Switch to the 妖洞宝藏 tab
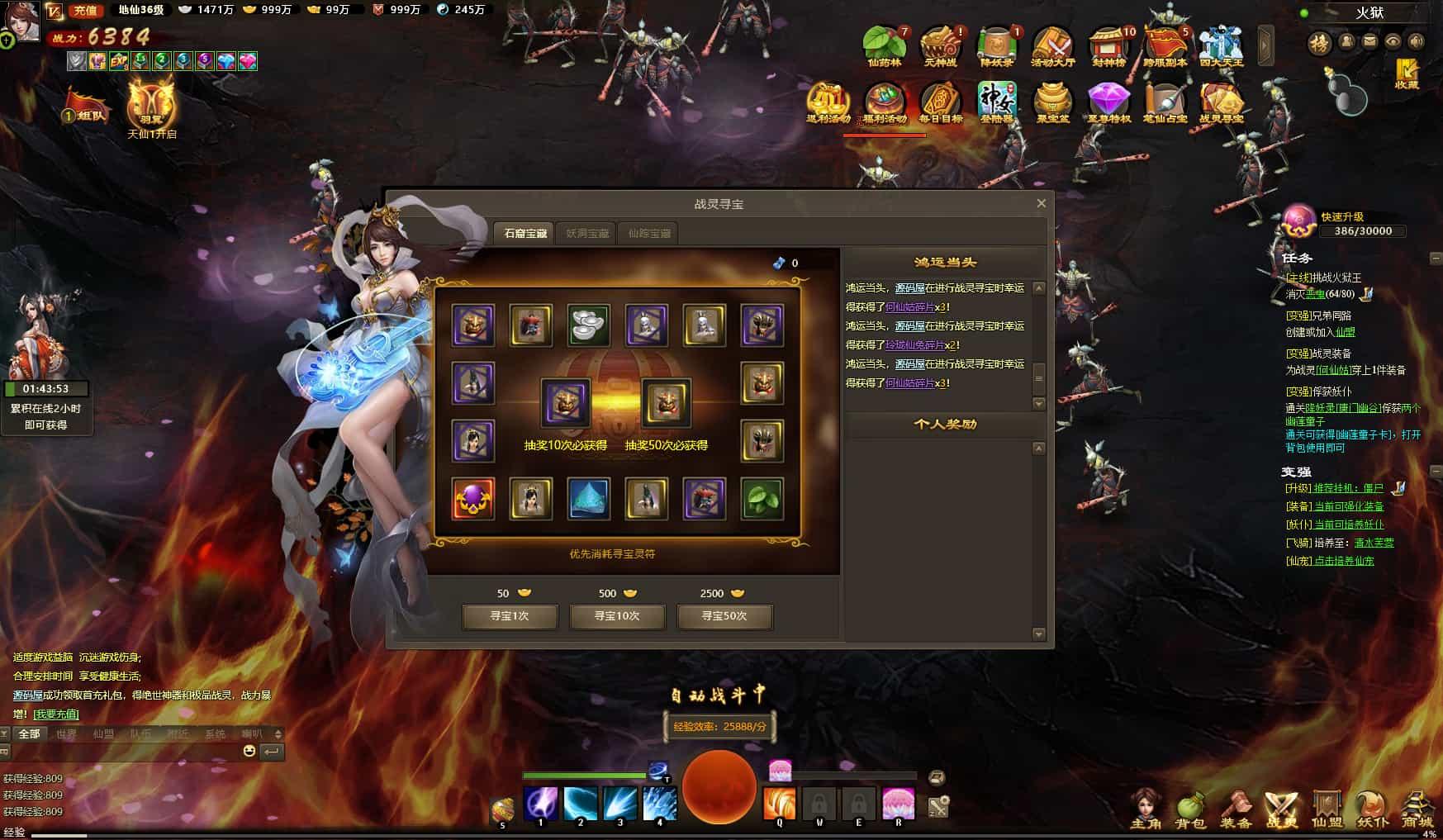The image size is (1443, 840). (x=587, y=233)
